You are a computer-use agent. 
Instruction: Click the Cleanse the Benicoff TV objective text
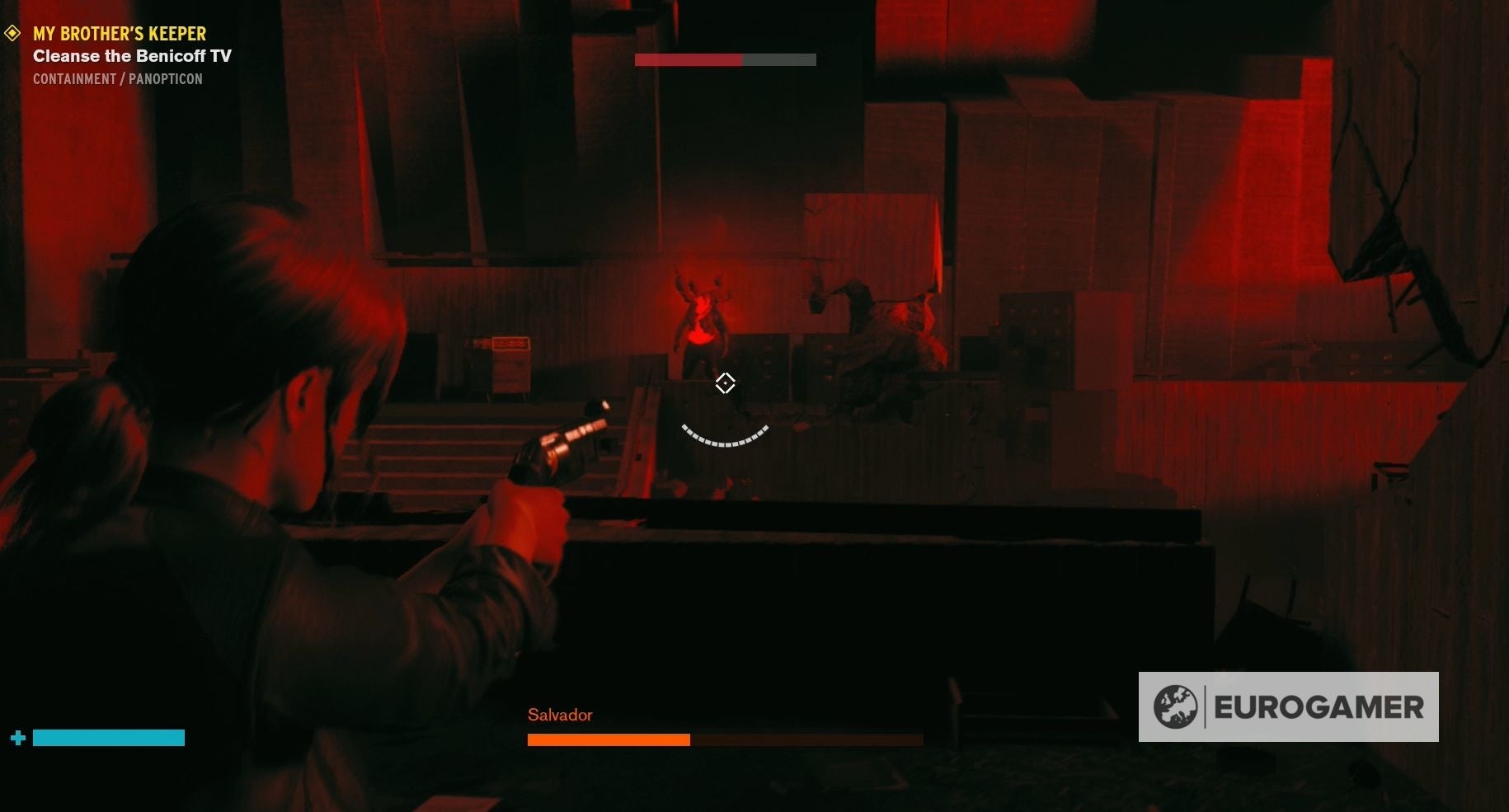click(x=131, y=56)
